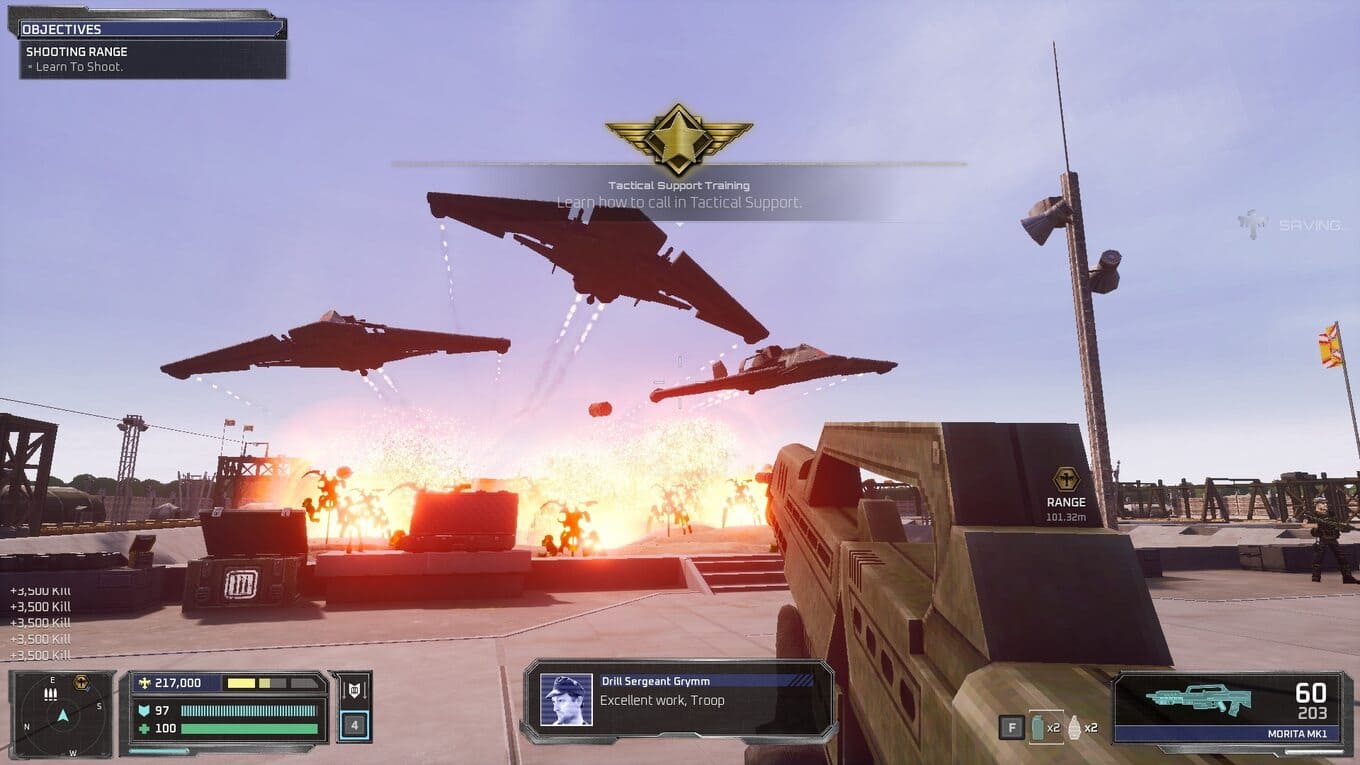This screenshot has height=765, width=1360.
Task: Click the Range waypoint marker
Action: (x=1065, y=480)
